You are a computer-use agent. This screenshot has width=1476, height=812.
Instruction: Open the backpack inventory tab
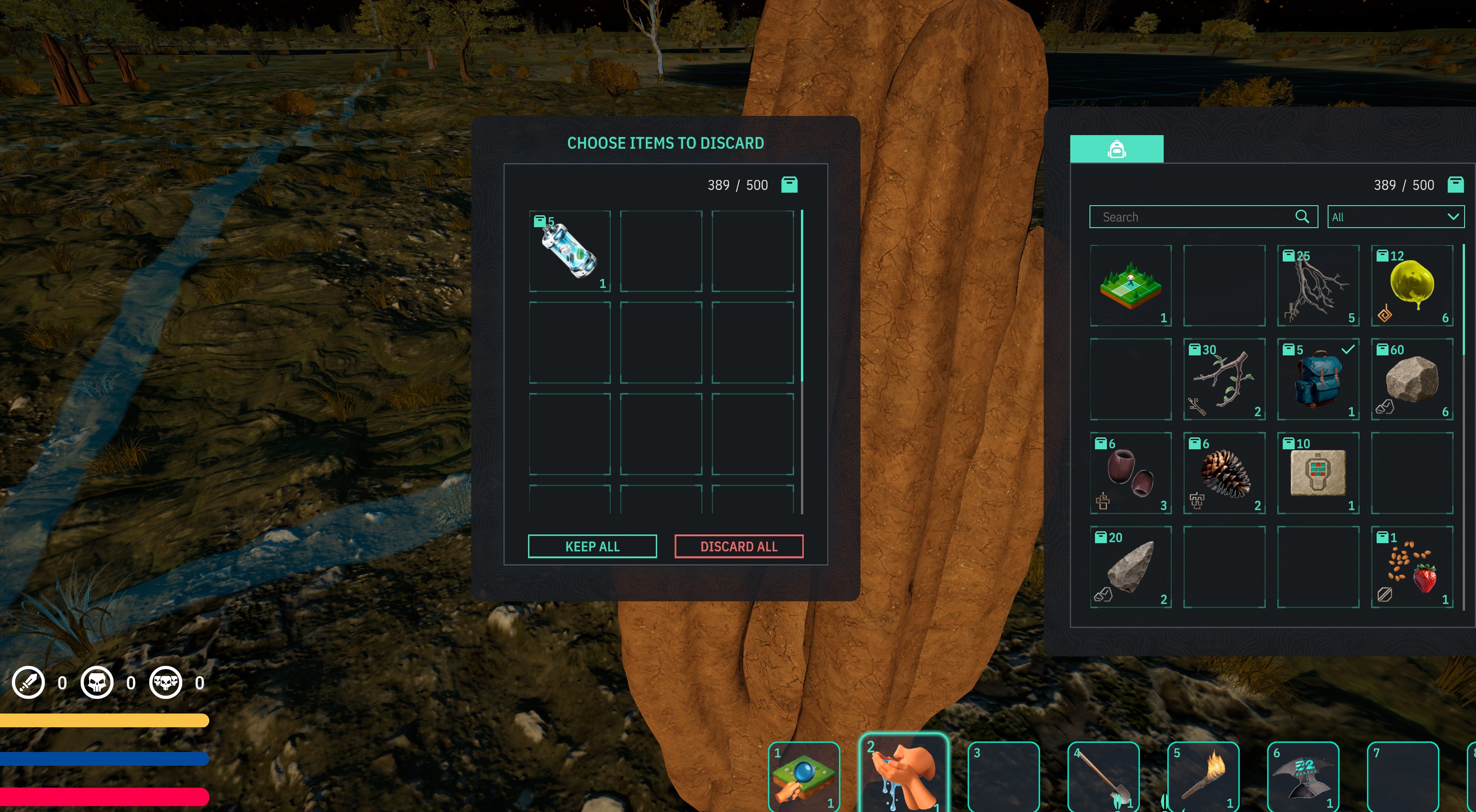1116,149
